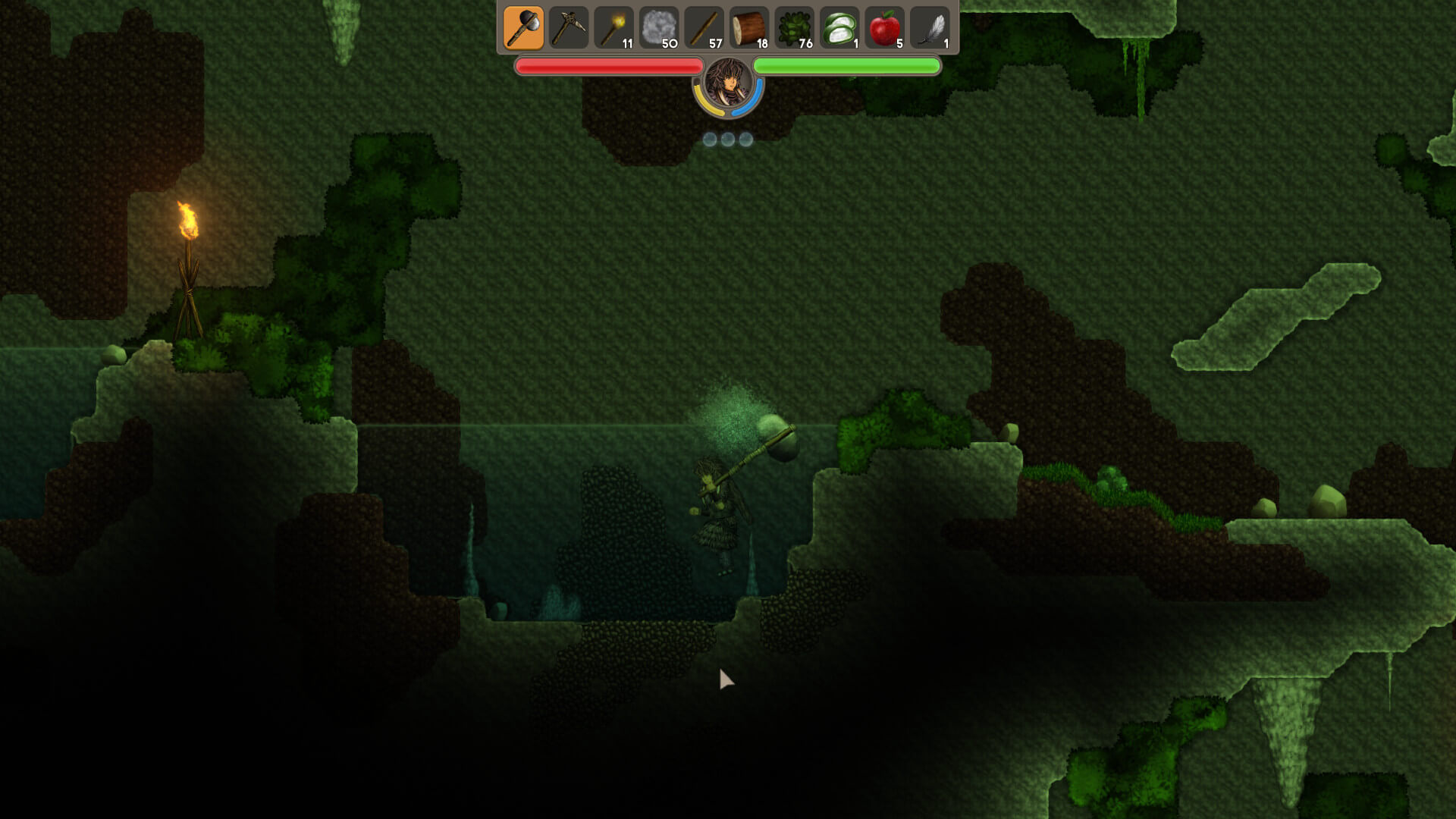Select the white-and-green sliced plant item slot
This screenshot has height=819, width=1456.
[839, 29]
